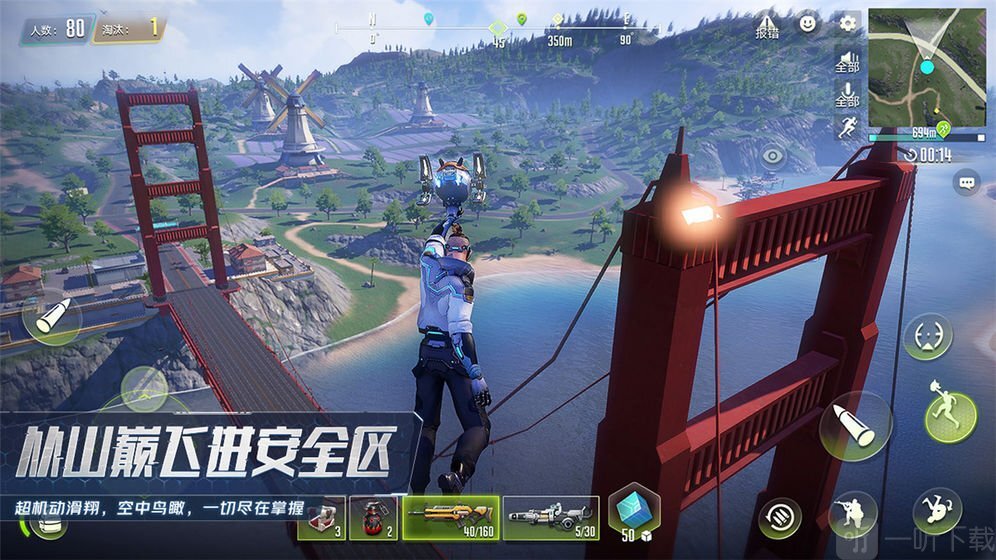
Task: Choose the grenade slot holding 2
Action: click(x=375, y=518)
